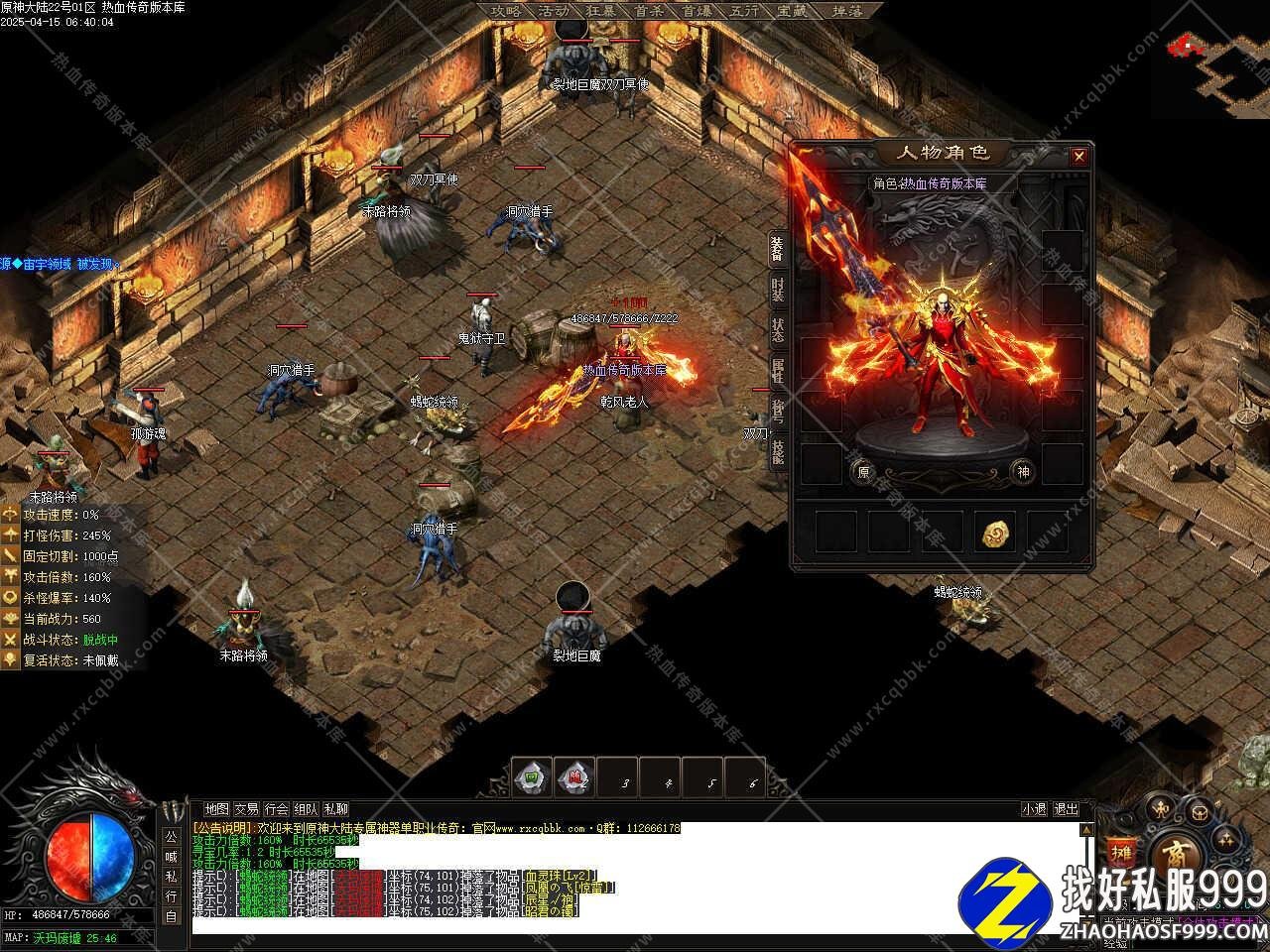Use the green scroll hotbar slot

533,778
